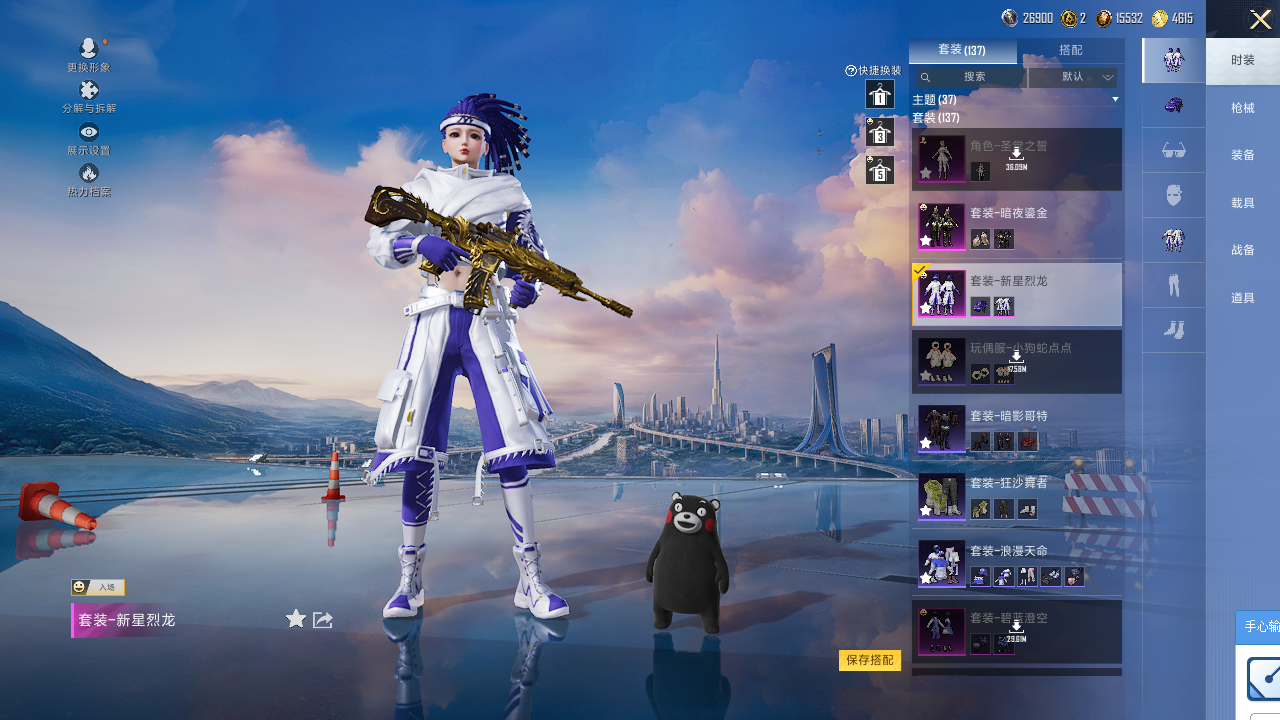This screenshot has width=1280, height=720.
Task: Open the 默认 sort dropdown
Action: click(1073, 77)
